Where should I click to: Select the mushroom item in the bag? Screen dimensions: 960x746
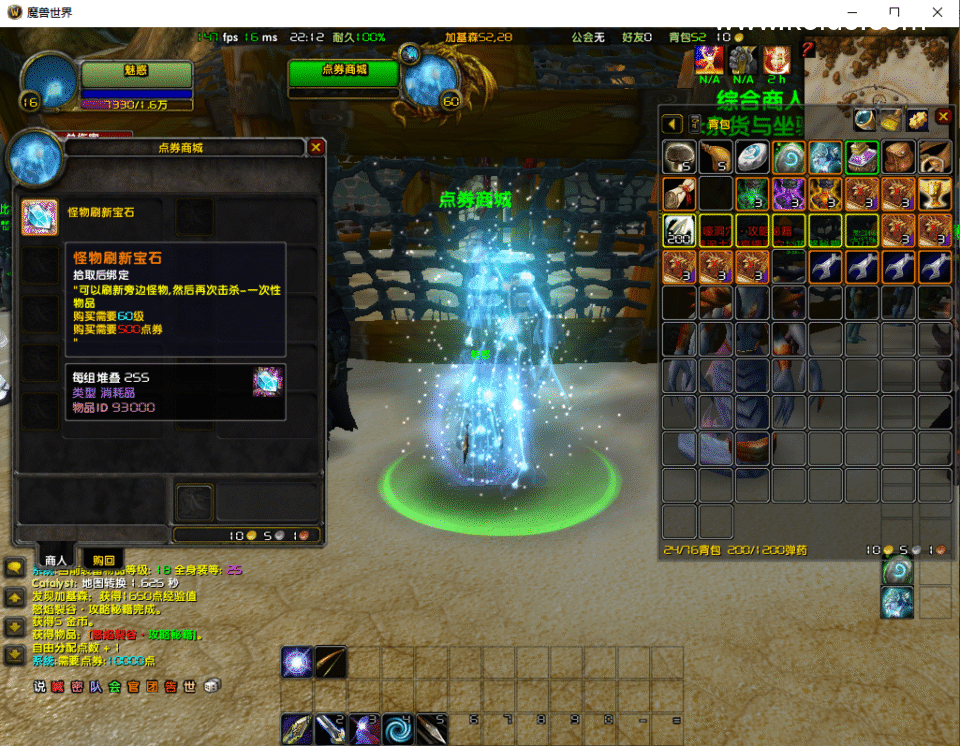click(680, 156)
